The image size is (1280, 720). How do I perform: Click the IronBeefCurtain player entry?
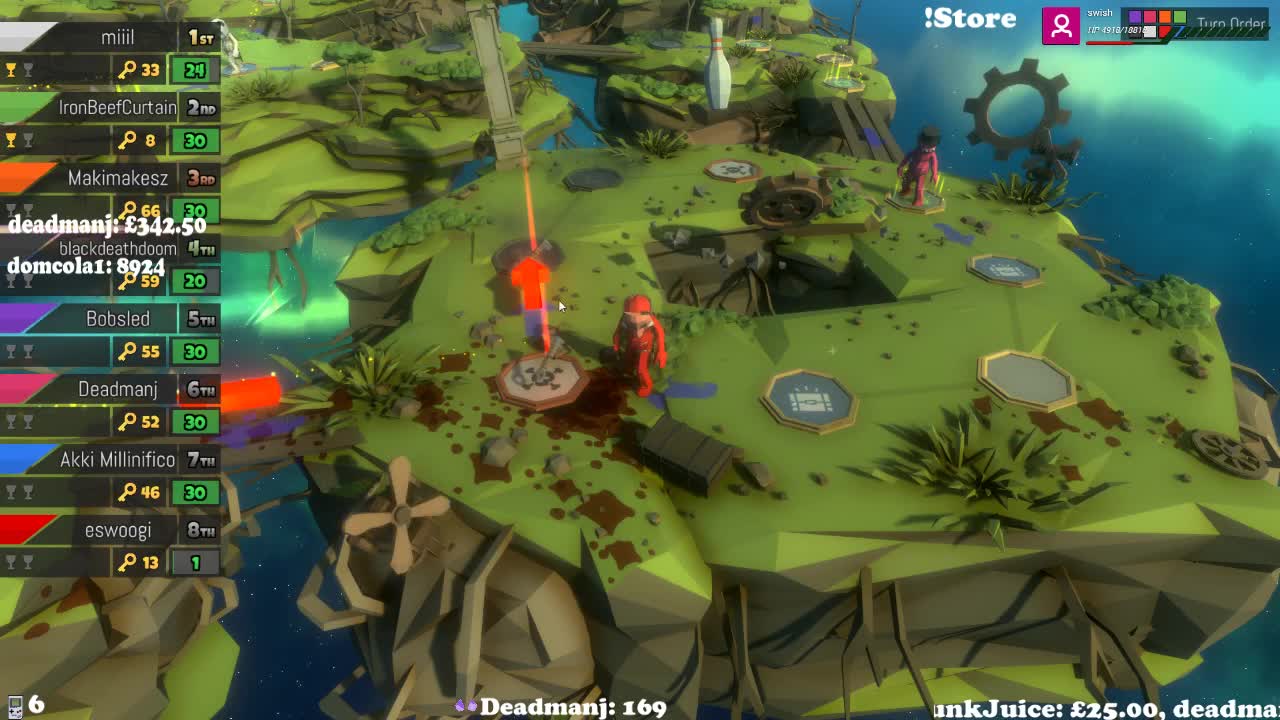(x=117, y=108)
